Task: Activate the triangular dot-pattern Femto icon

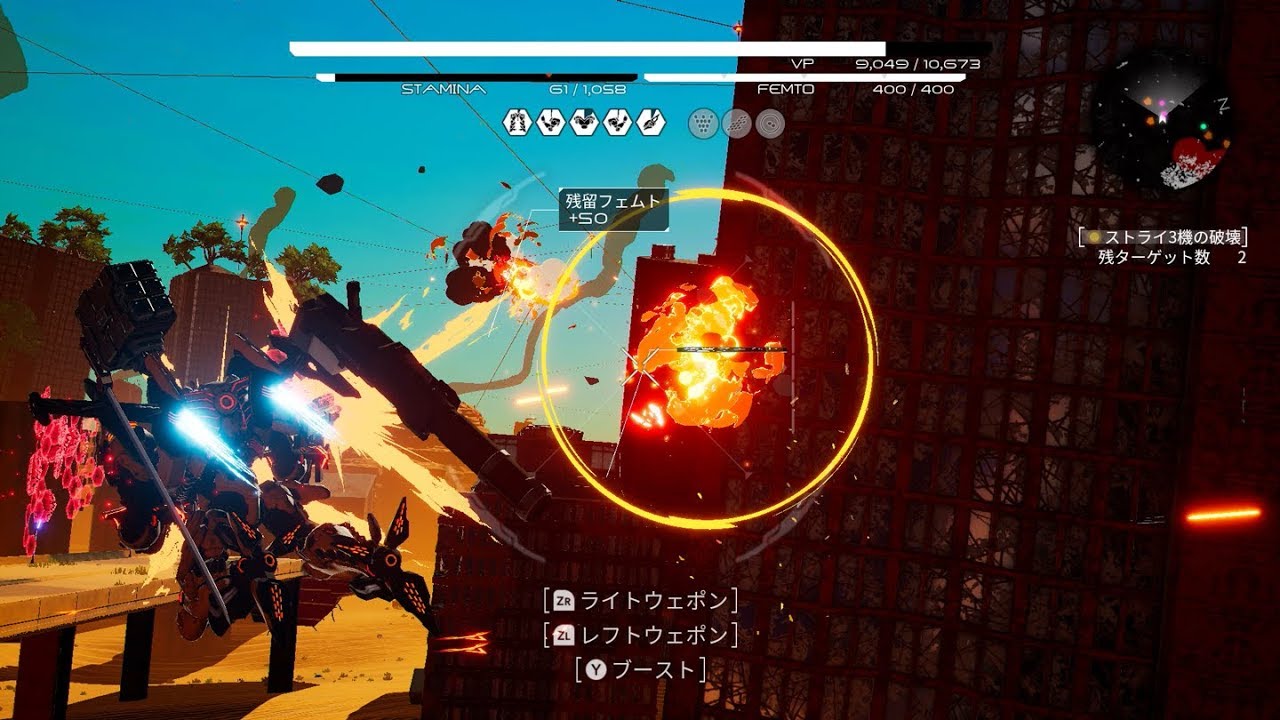Action: pos(704,123)
